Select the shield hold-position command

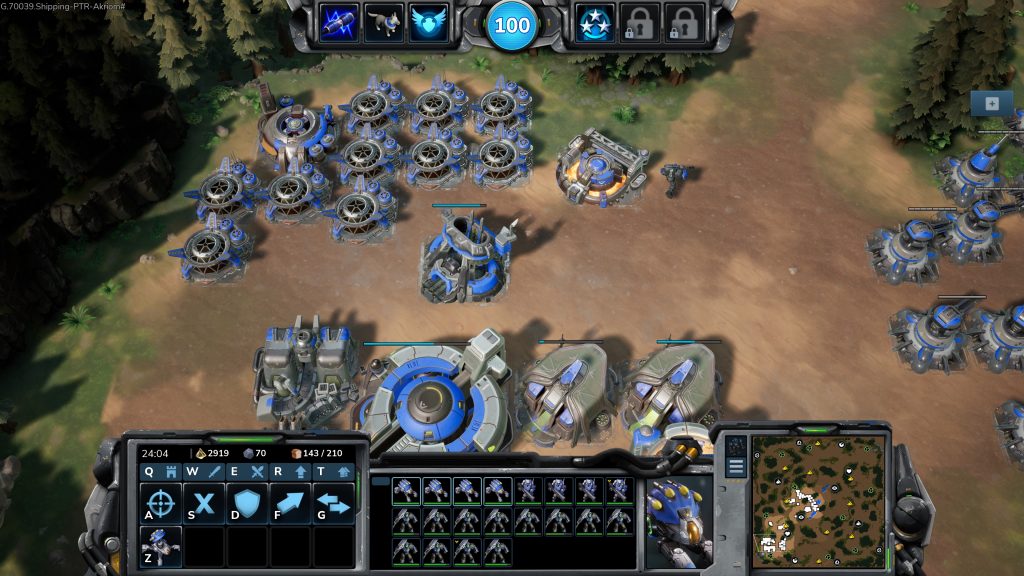tap(247, 504)
